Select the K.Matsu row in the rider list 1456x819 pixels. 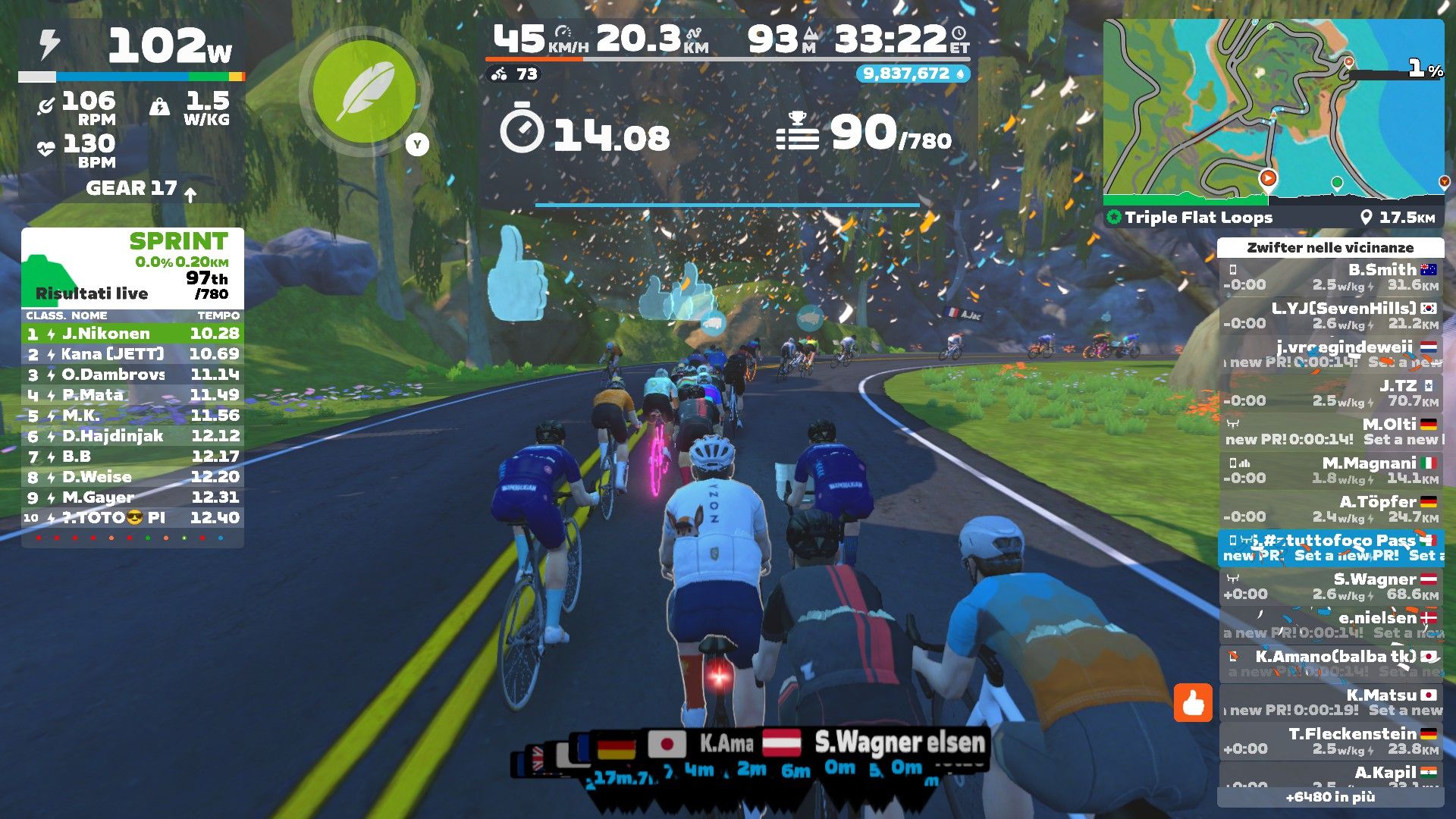(1331, 702)
